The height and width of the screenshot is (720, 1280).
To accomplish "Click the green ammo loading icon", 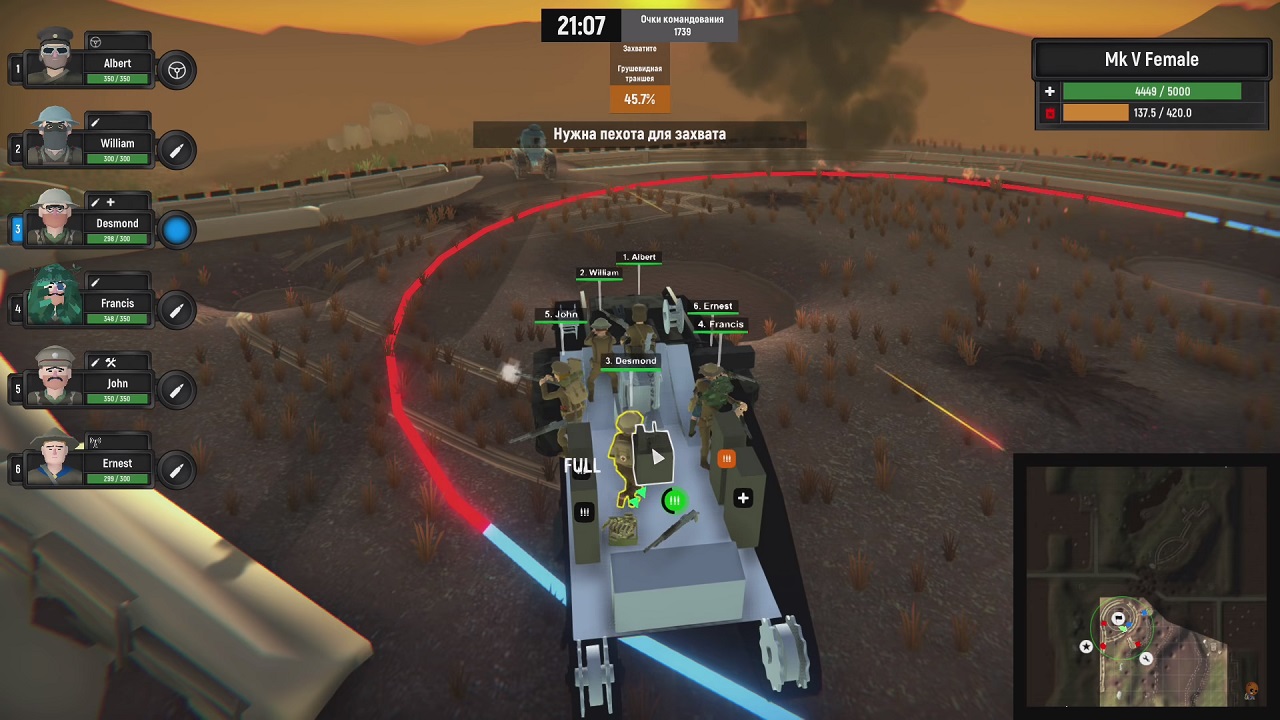I will [675, 500].
